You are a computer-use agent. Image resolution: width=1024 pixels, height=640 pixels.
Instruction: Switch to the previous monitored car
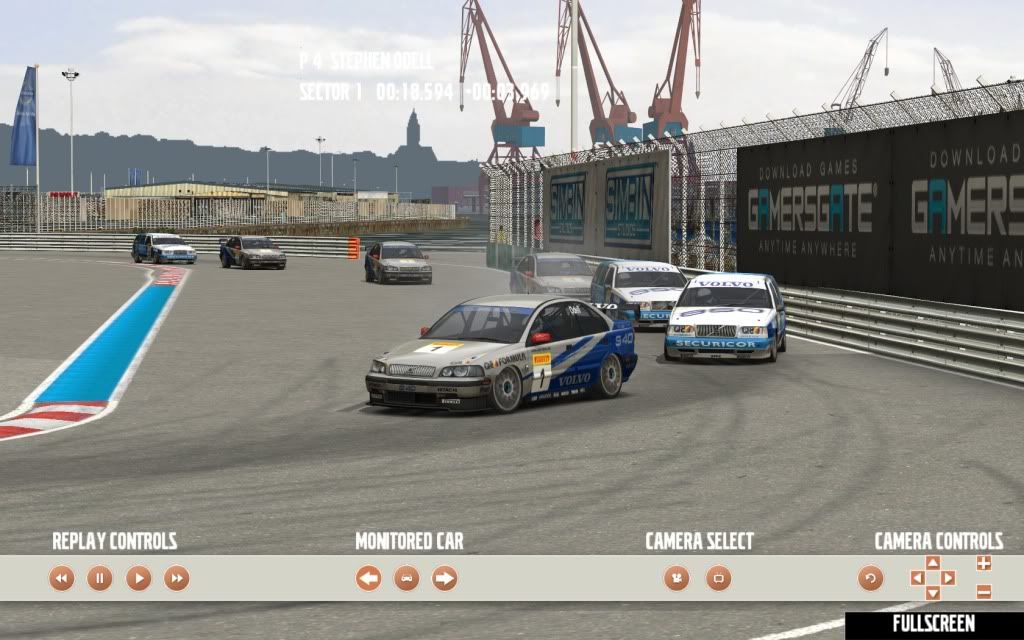[368, 578]
